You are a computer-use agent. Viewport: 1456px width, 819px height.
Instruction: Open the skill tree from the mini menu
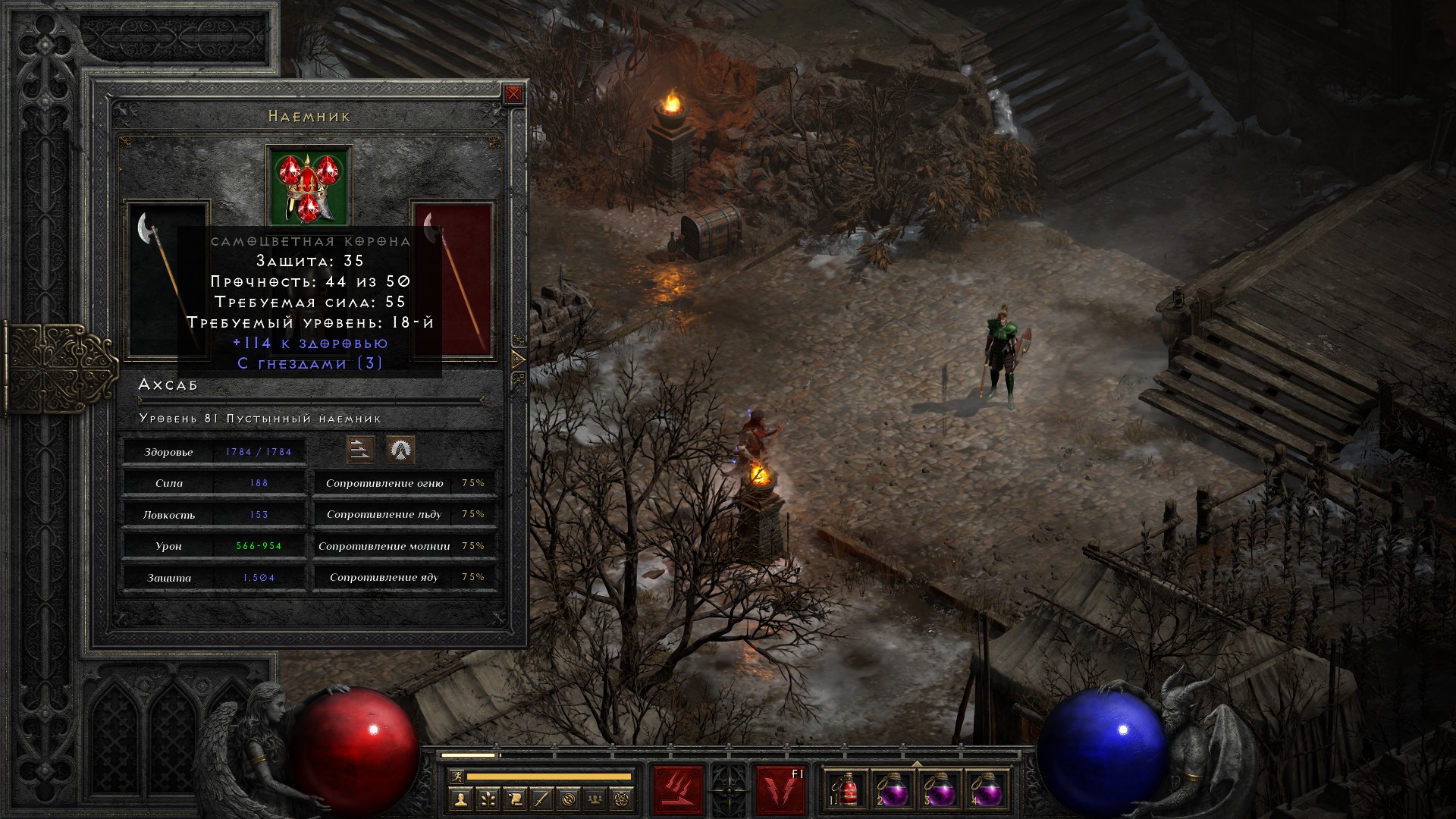click(488, 799)
